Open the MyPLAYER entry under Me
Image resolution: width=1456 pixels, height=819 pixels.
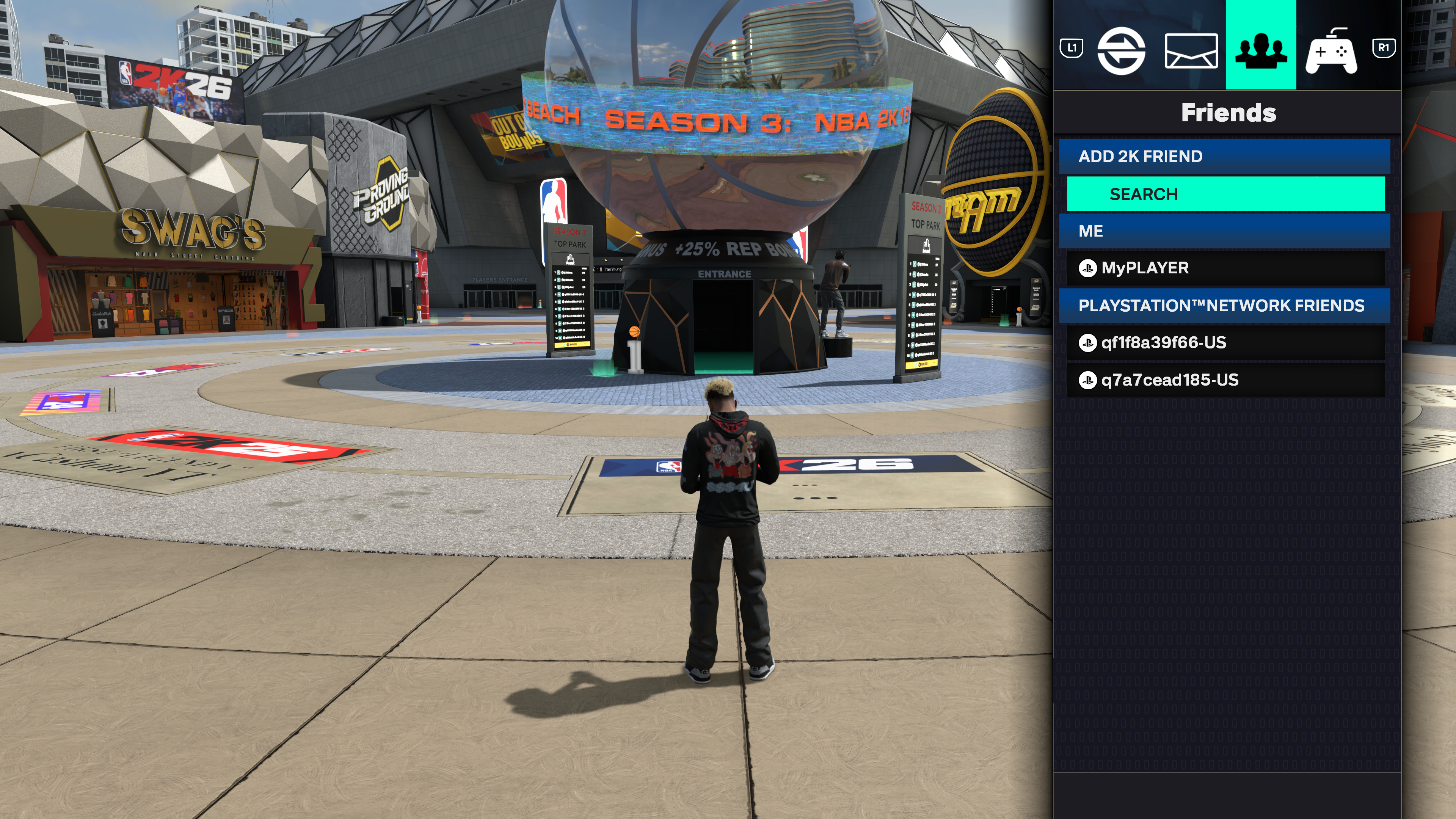tap(1225, 268)
